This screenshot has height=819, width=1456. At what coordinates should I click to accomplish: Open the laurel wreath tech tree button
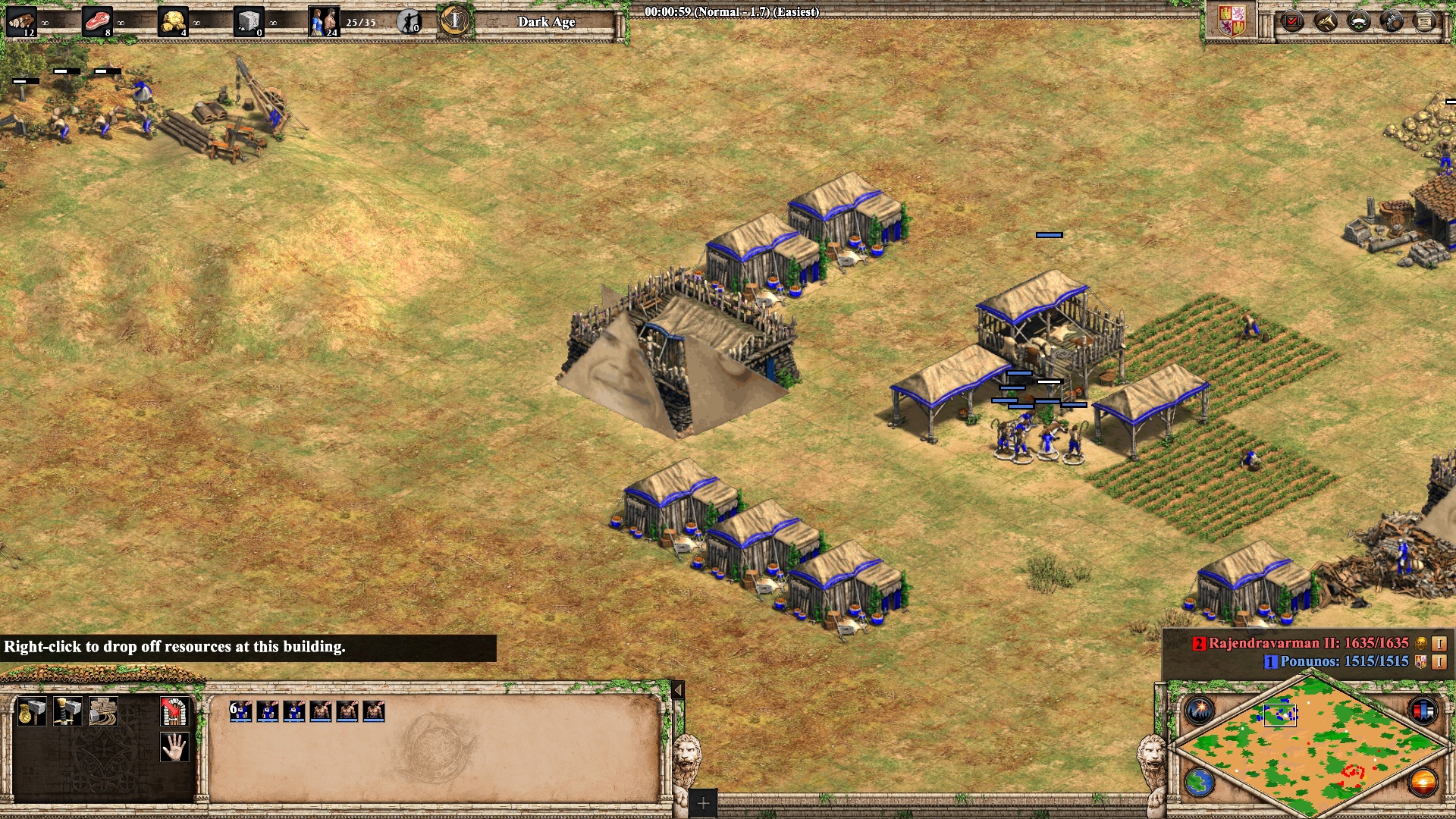point(1359,21)
